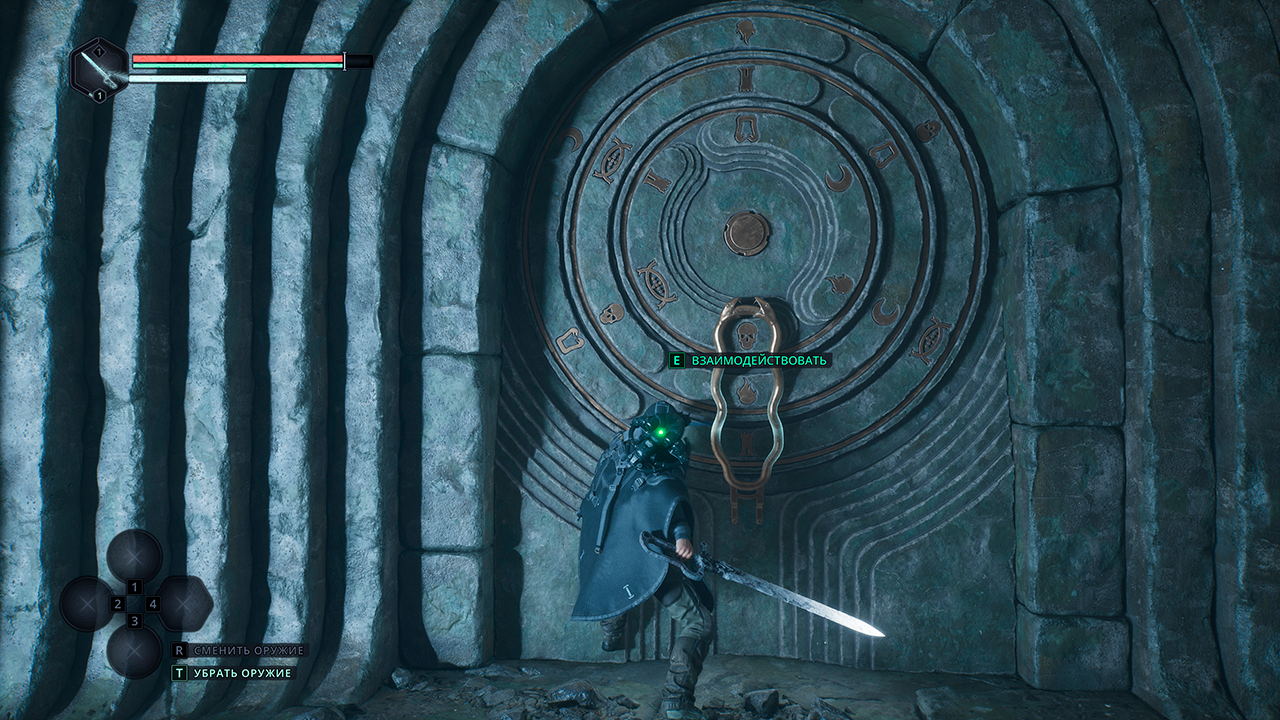Click the hexagonal quick slot numbered 4
1280x720 pixels.
point(185,604)
